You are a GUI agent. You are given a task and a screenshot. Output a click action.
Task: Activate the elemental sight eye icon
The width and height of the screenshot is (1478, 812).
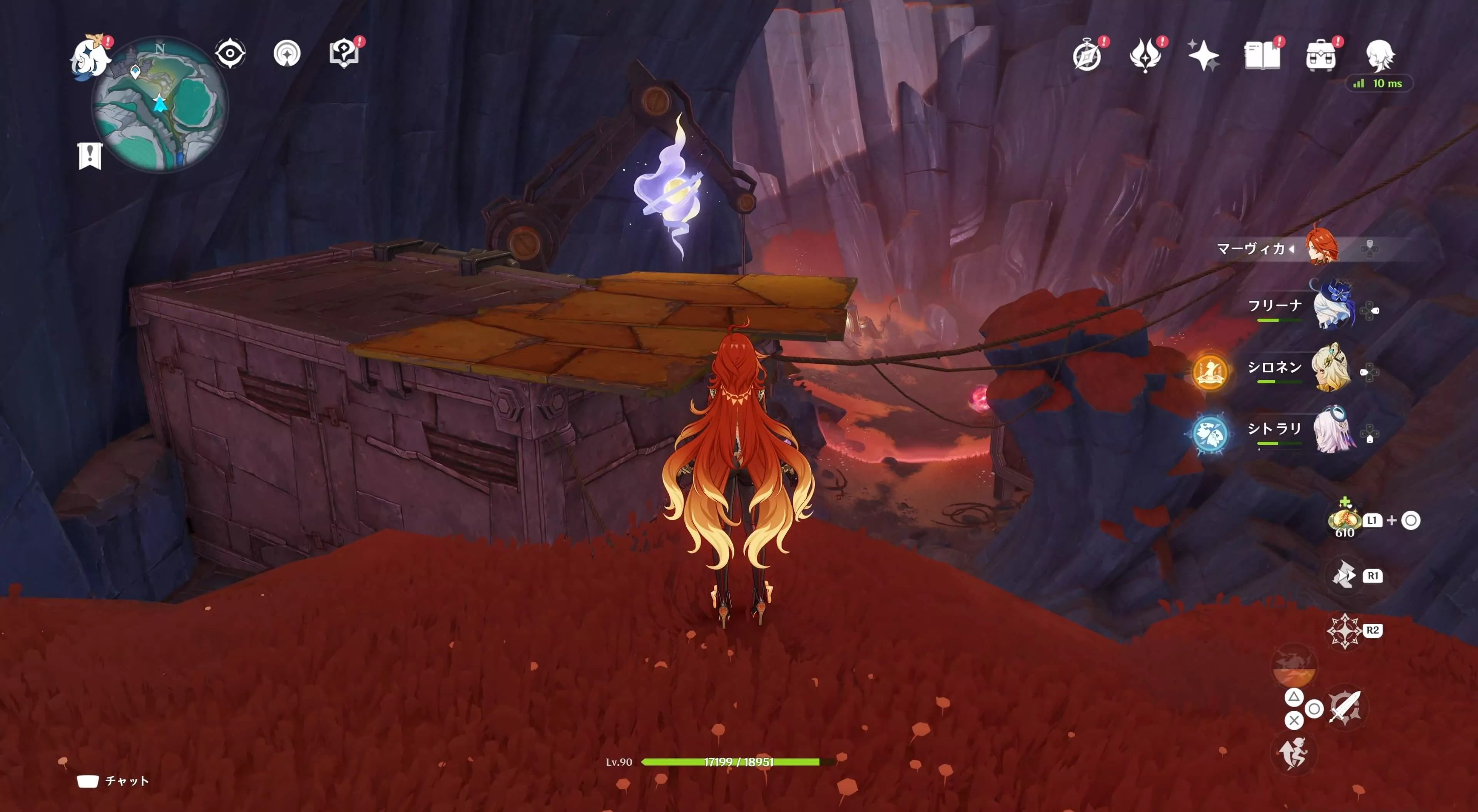(230, 54)
